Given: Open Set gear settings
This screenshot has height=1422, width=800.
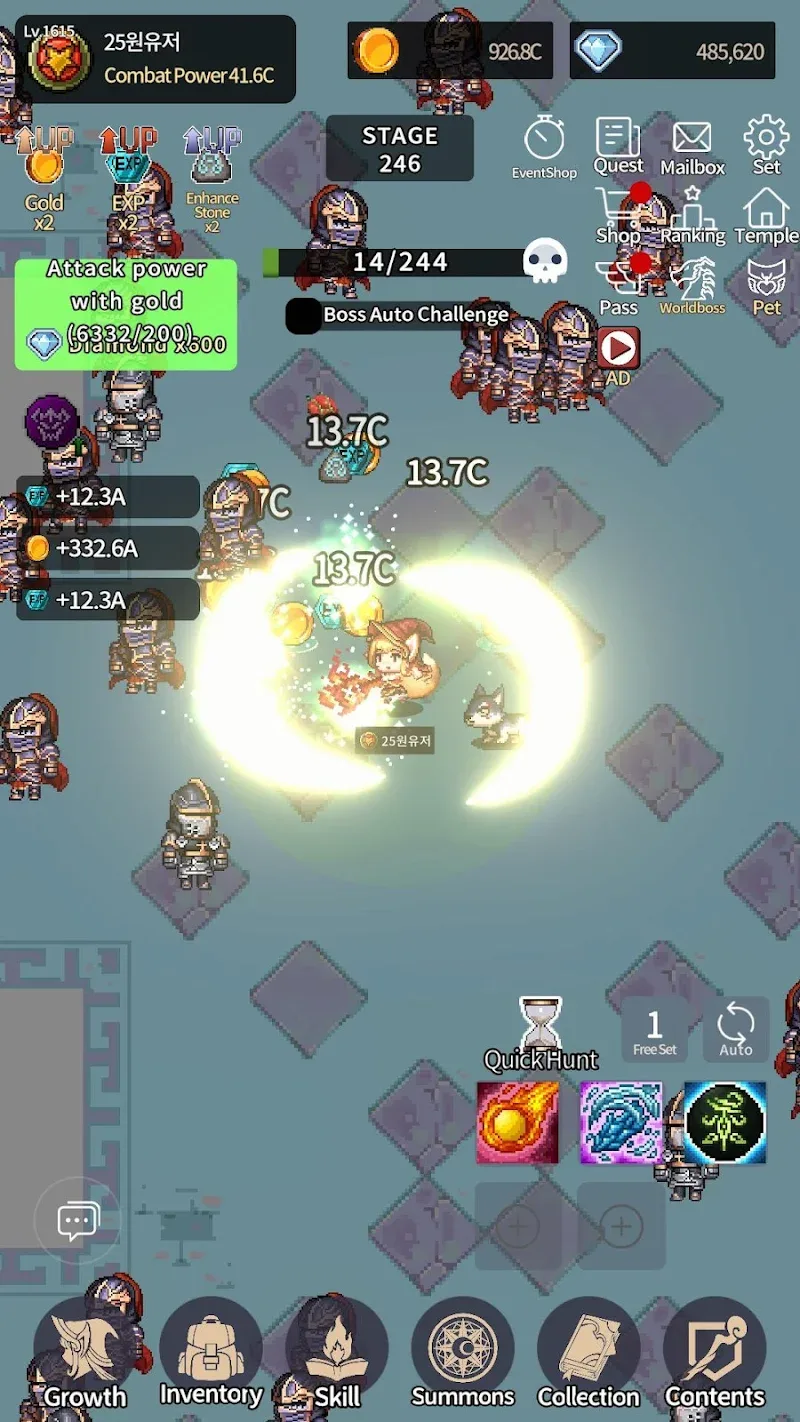Looking at the screenshot, I should pos(767,145).
